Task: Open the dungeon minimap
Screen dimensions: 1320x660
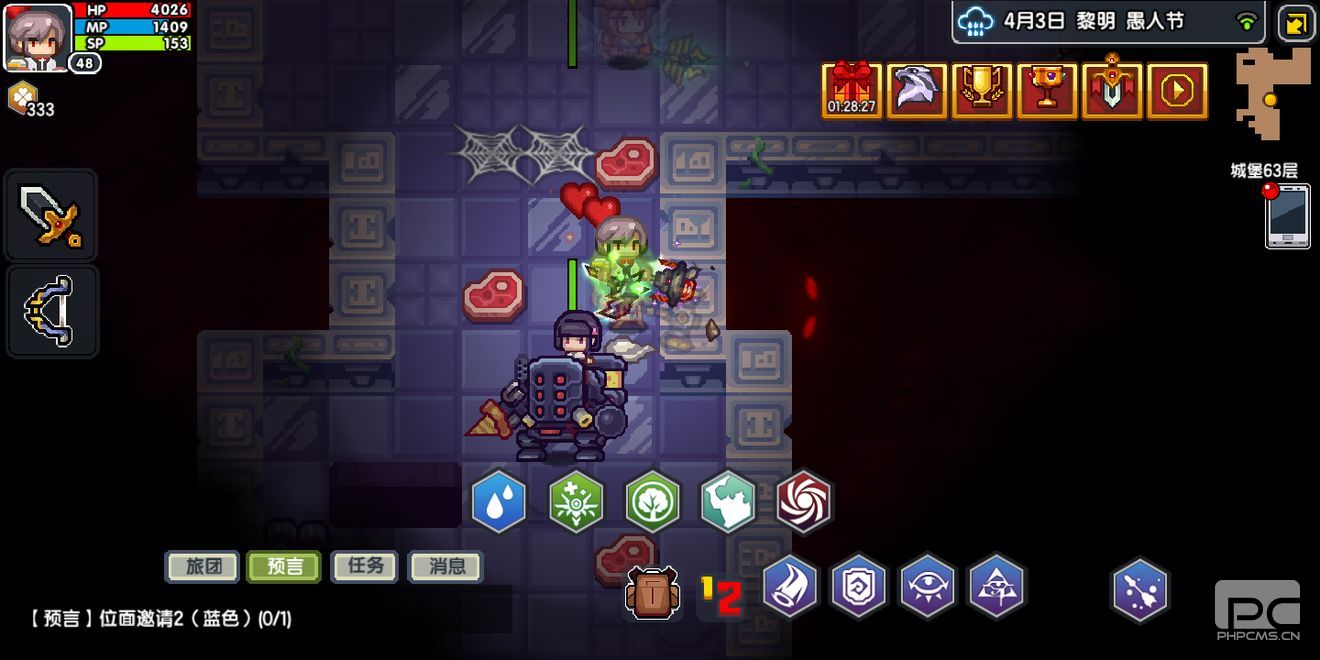Action: click(x=1272, y=94)
